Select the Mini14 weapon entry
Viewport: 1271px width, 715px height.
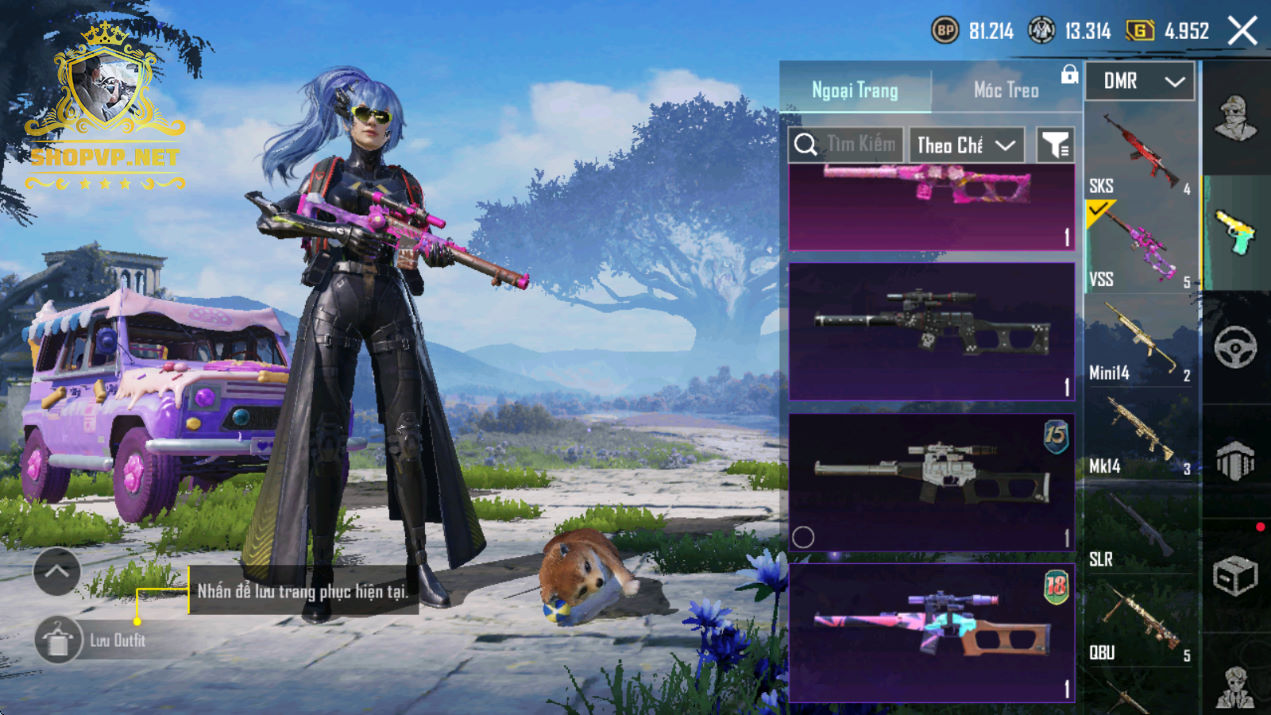click(1140, 342)
